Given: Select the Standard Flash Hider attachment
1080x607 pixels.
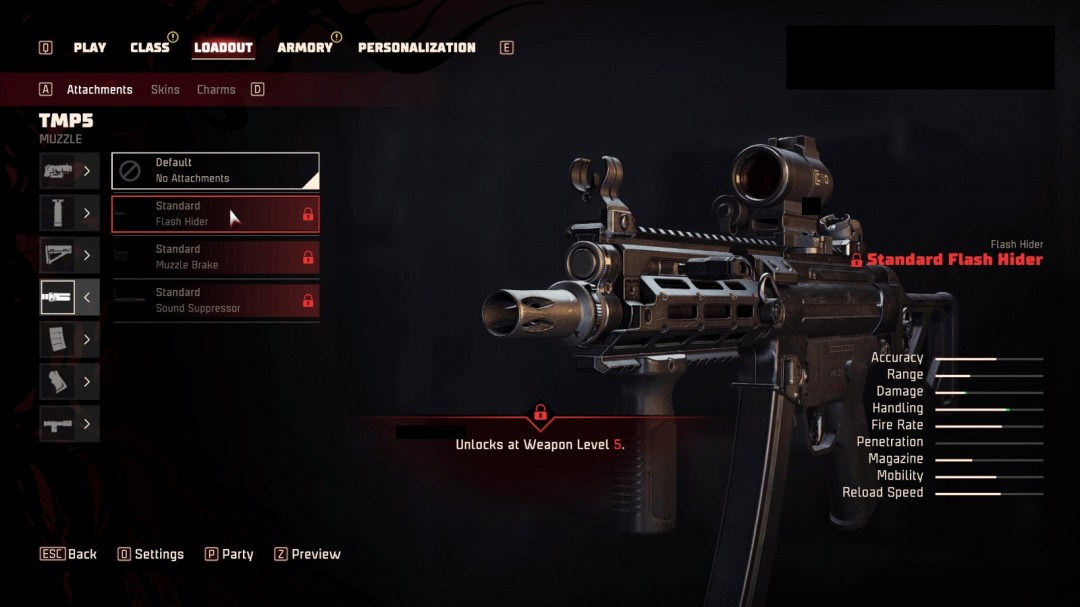Looking at the screenshot, I should tap(215, 214).
